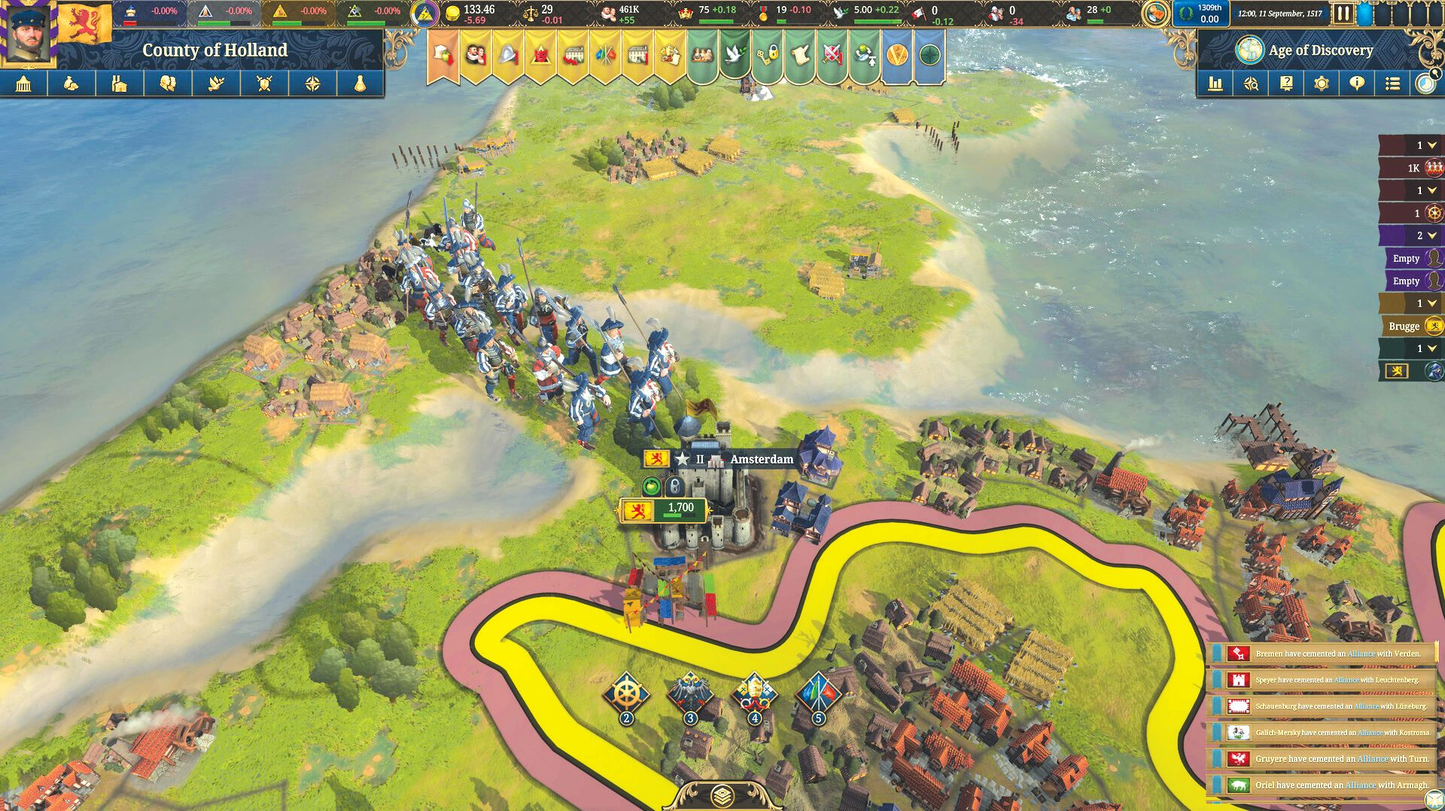The width and height of the screenshot is (1445, 811).
Task: Open the diplomacy dove icon
Action: [214, 84]
